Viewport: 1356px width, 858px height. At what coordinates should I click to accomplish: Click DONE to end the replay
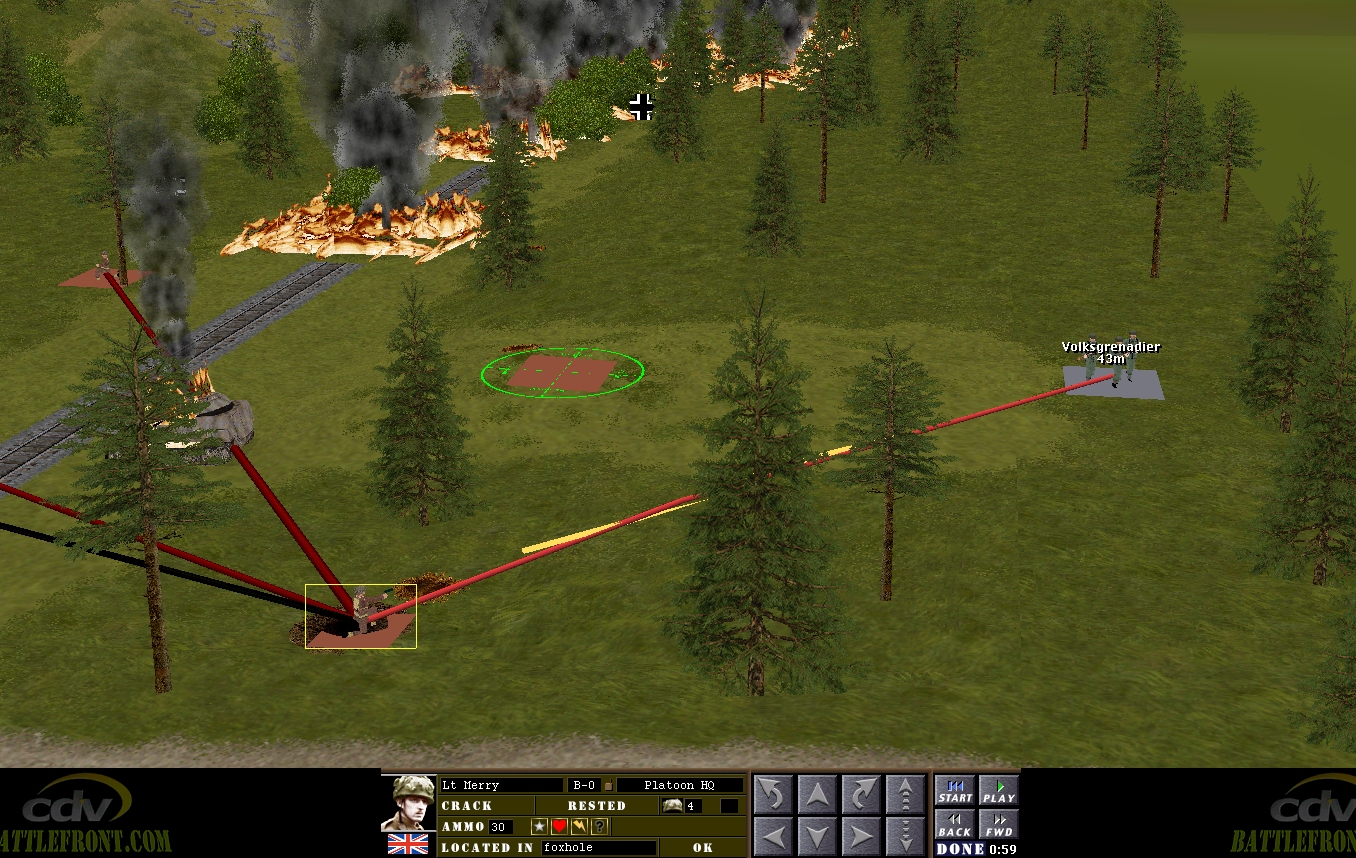pyautogui.click(x=959, y=849)
